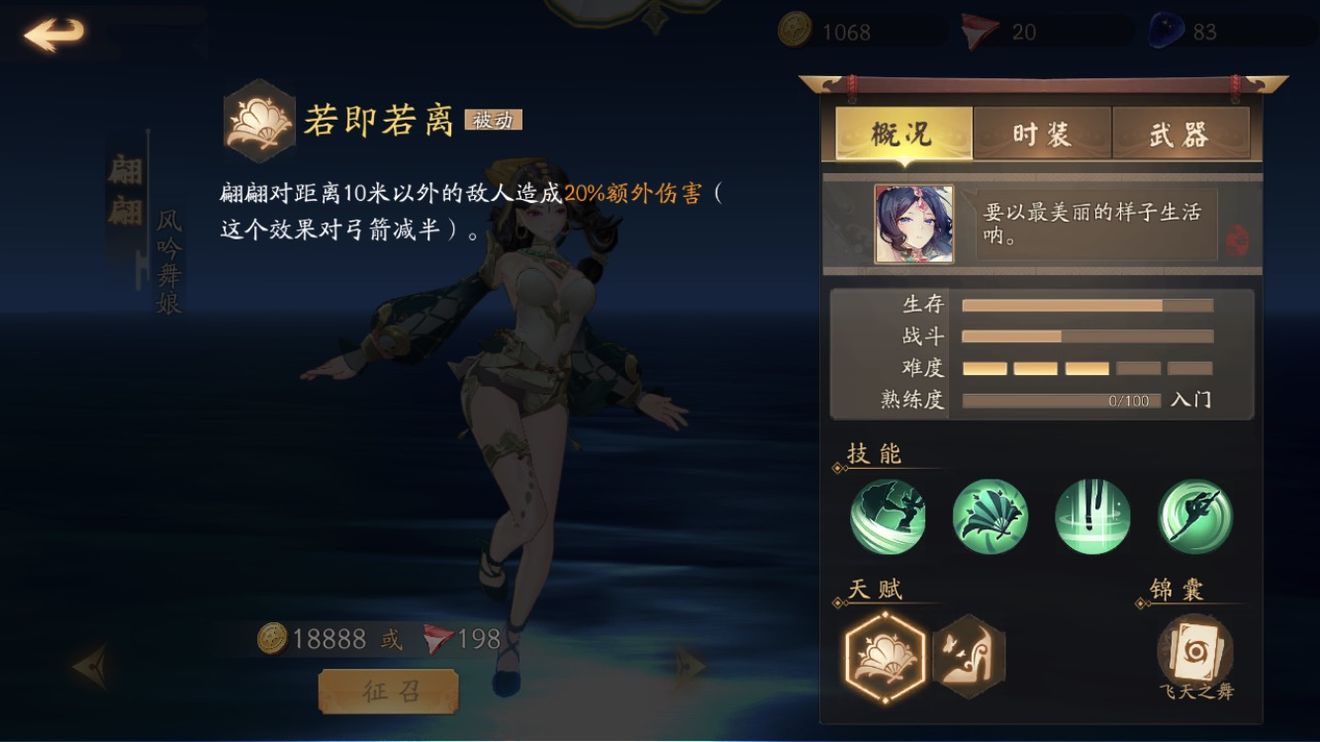The image size is (1320, 742).
Task: Tap the red ticket currency counter
Action: [x=1000, y=32]
